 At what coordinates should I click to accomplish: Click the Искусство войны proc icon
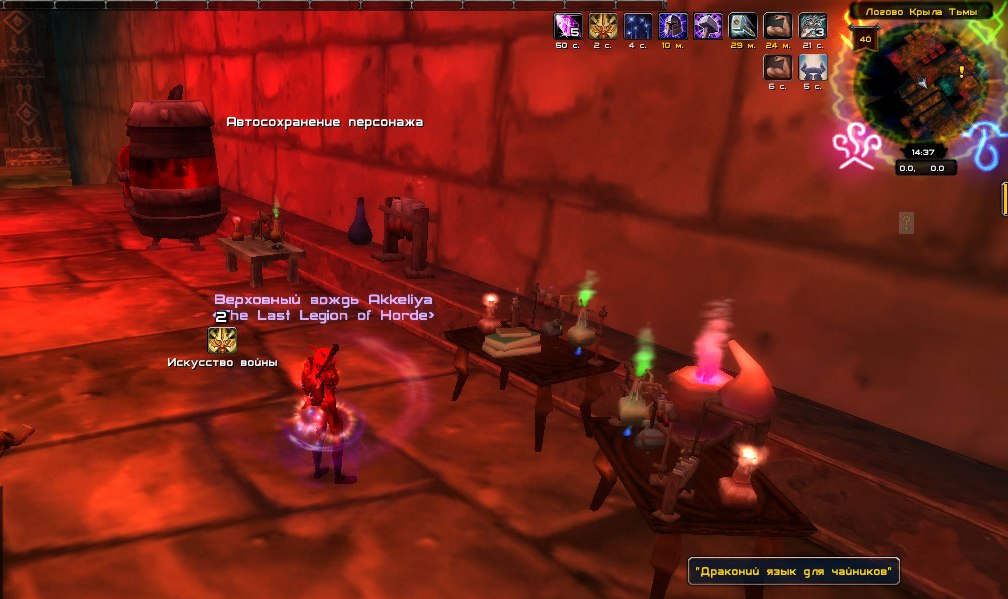coord(222,340)
